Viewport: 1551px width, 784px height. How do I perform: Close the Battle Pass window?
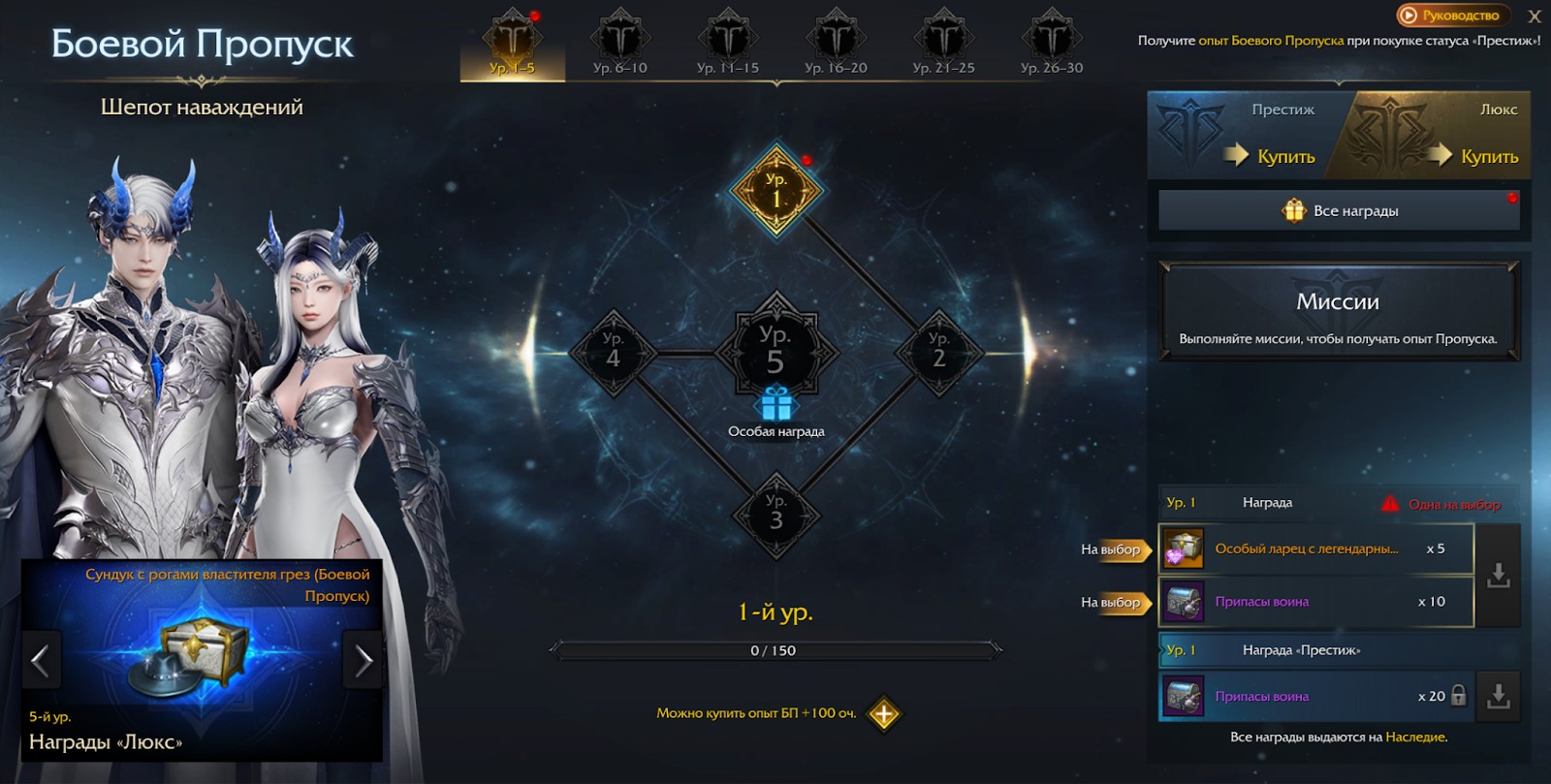(1535, 16)
